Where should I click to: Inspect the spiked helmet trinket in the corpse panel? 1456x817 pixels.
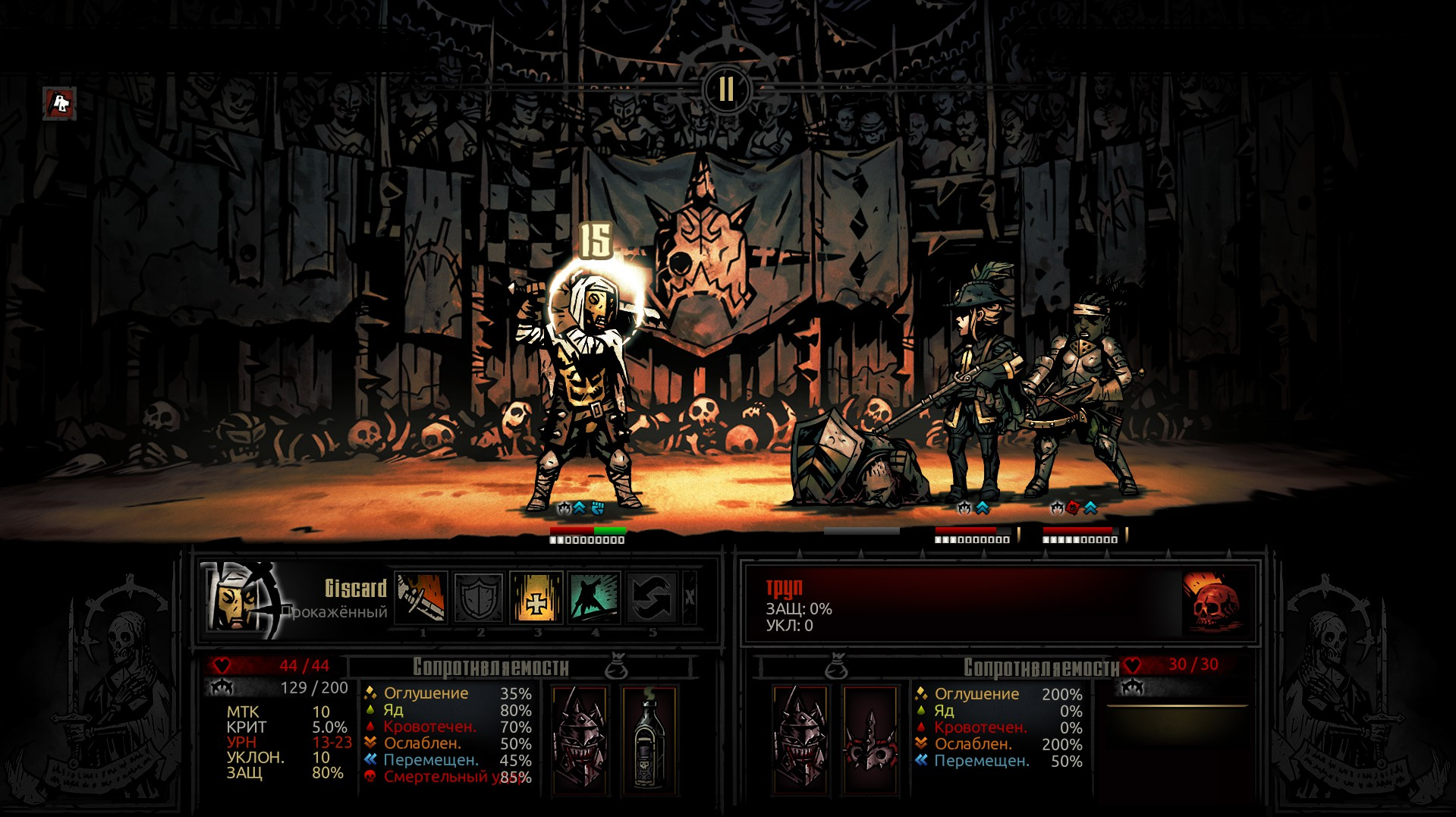point(800,740)
